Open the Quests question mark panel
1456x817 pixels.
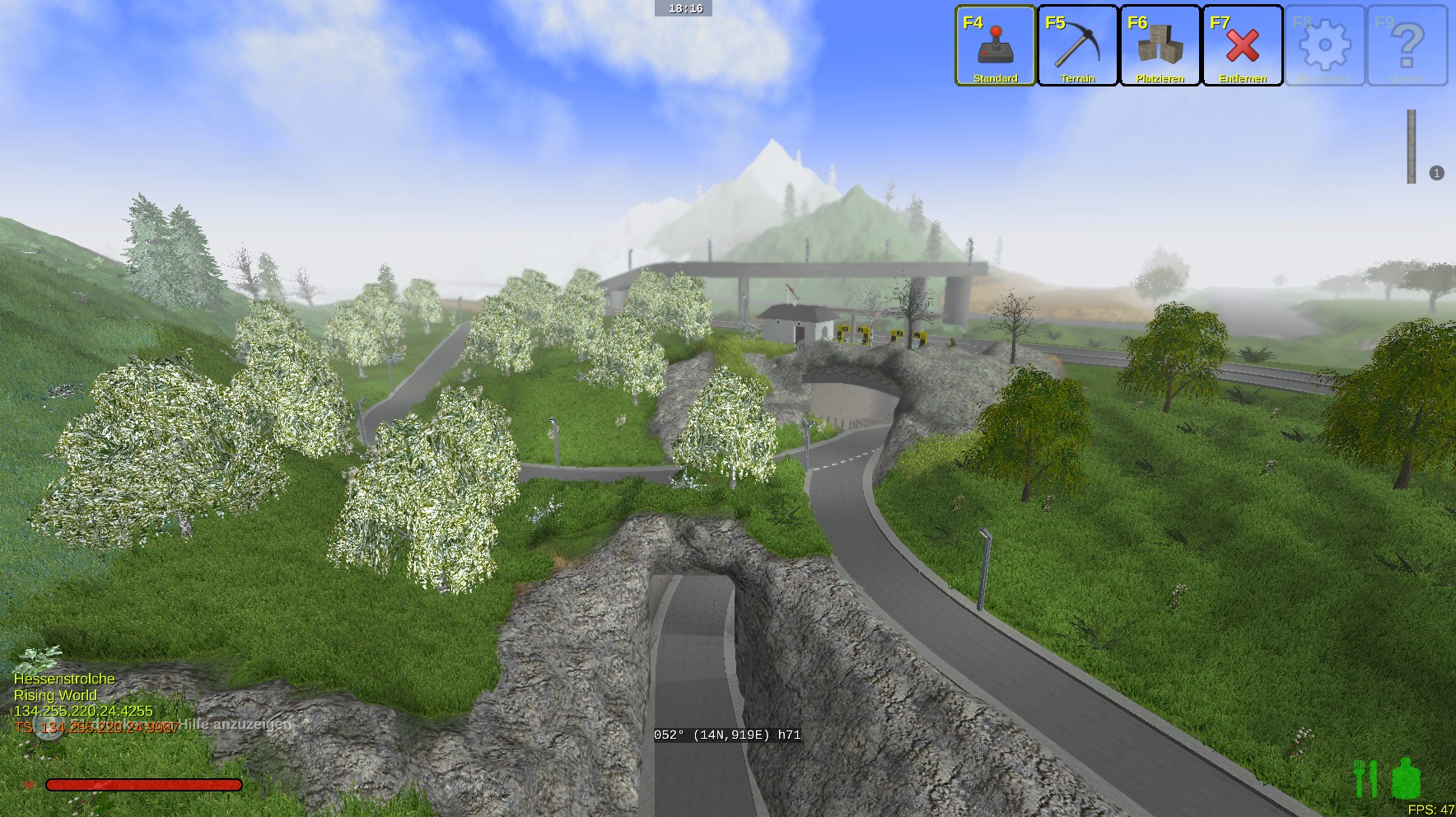coord(1407,46)
